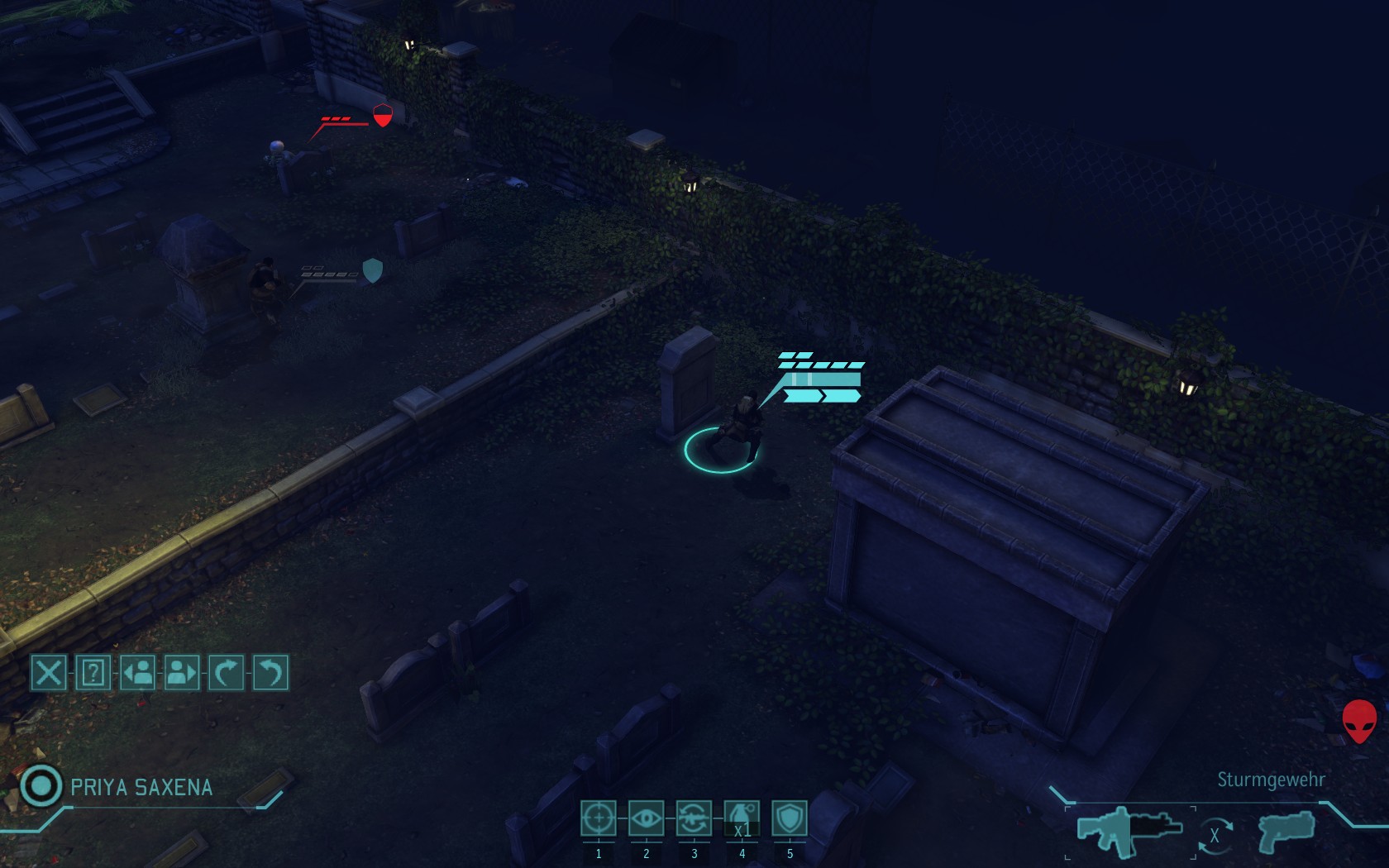Click the X end-turn button
Screen dimensions: 1389x868
[x=48, y=673]
